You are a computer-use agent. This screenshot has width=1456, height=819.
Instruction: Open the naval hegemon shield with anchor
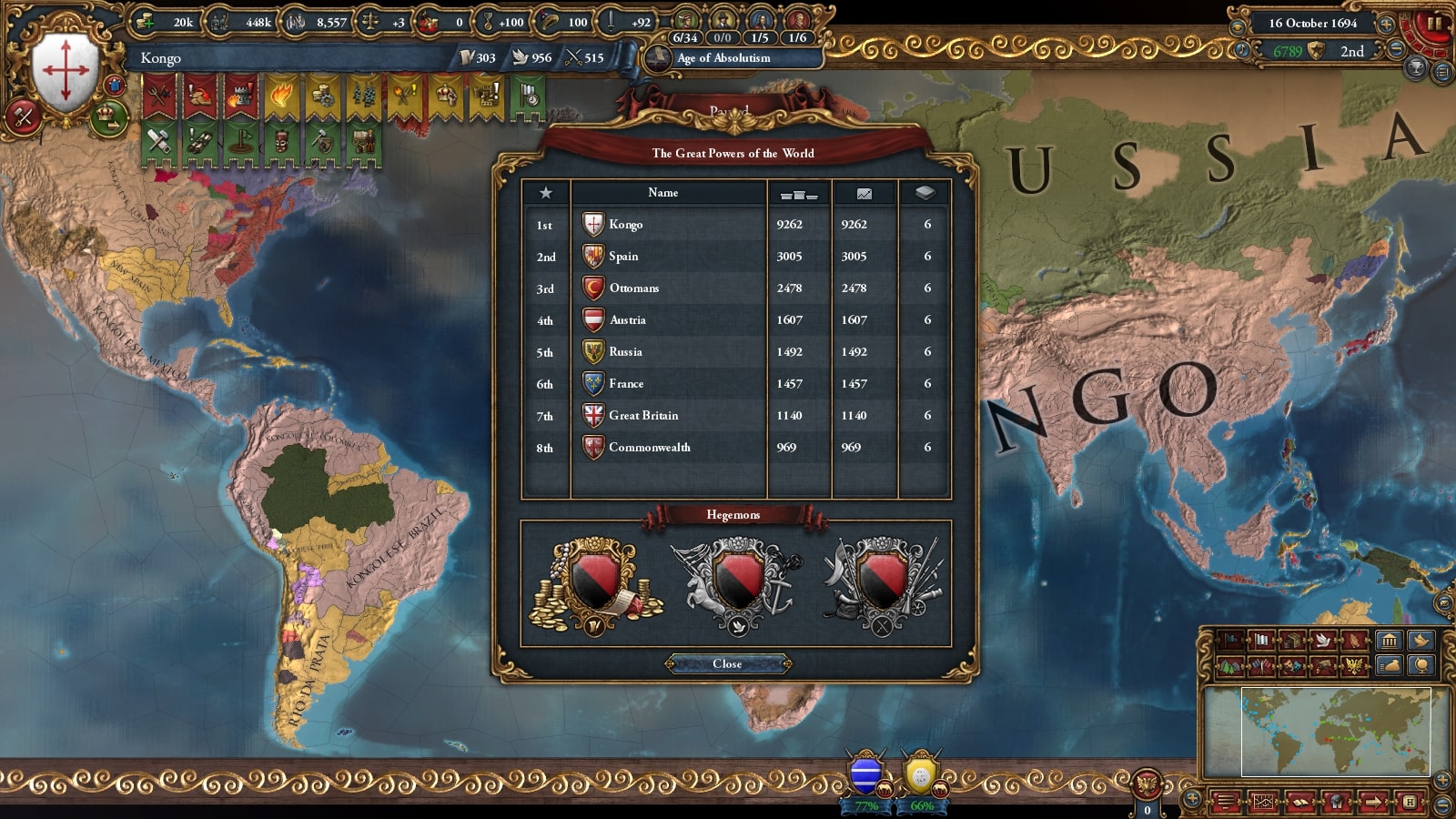[736, 582]
